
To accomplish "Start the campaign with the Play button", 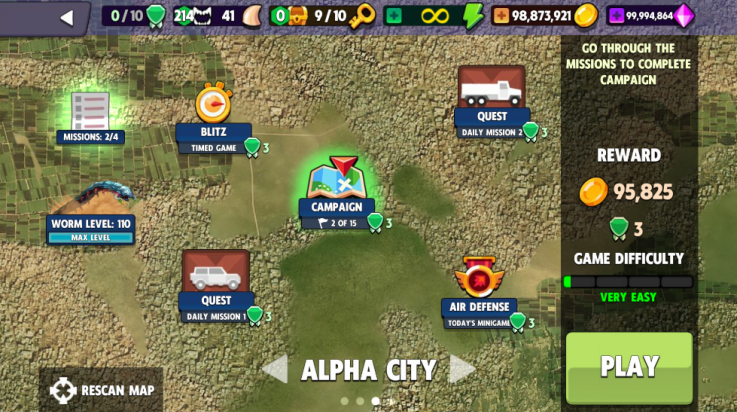I will pos(629,366).
